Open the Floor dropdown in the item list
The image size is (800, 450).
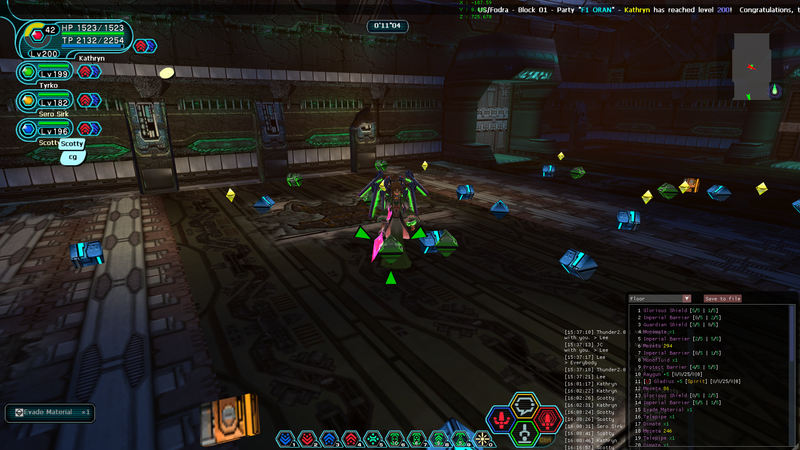coord(660,298)
